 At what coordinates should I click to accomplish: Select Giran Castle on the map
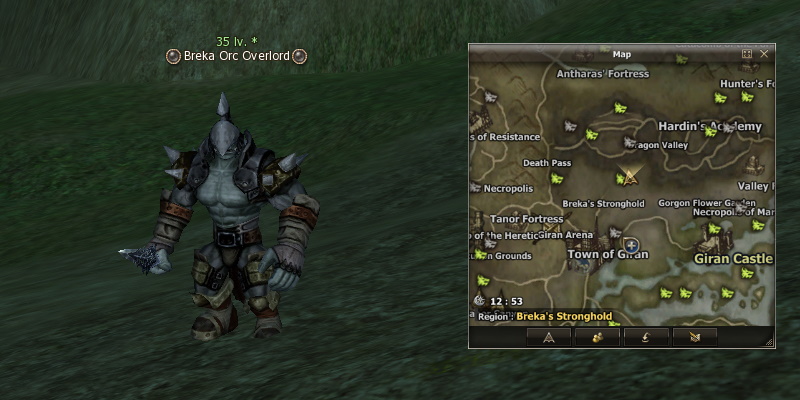point(734,258)
